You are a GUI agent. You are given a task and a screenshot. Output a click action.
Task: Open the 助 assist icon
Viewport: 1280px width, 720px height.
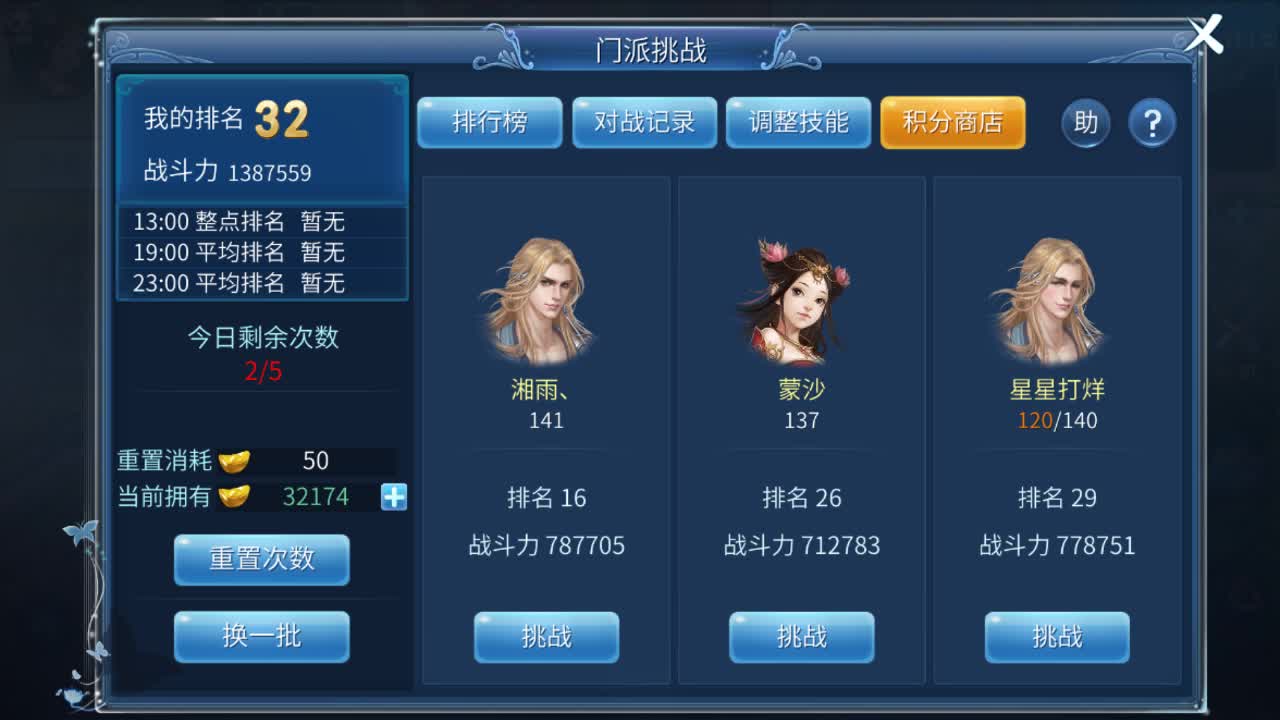tap(1085, 123)
